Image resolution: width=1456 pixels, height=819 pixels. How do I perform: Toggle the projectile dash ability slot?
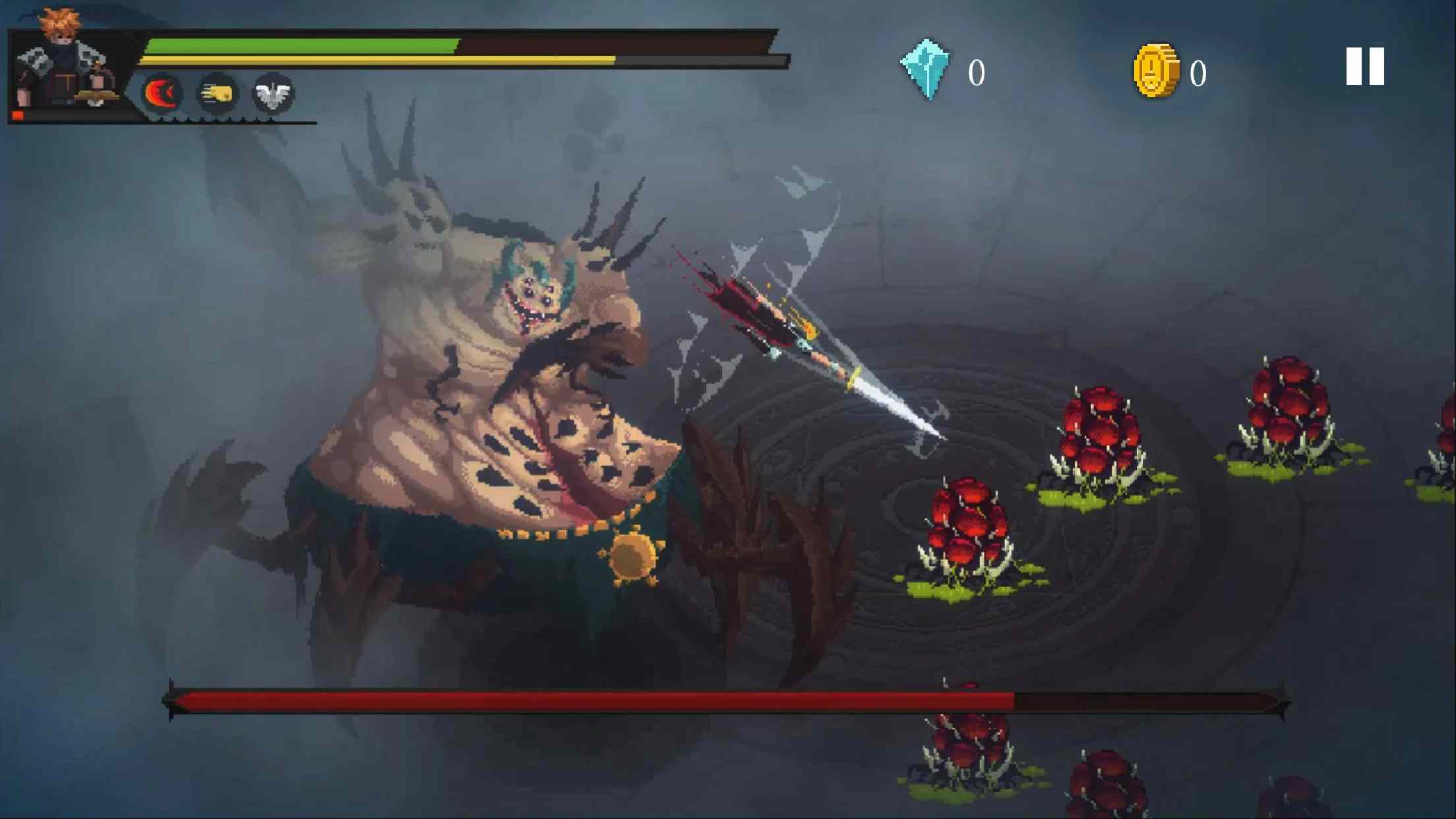218,92
